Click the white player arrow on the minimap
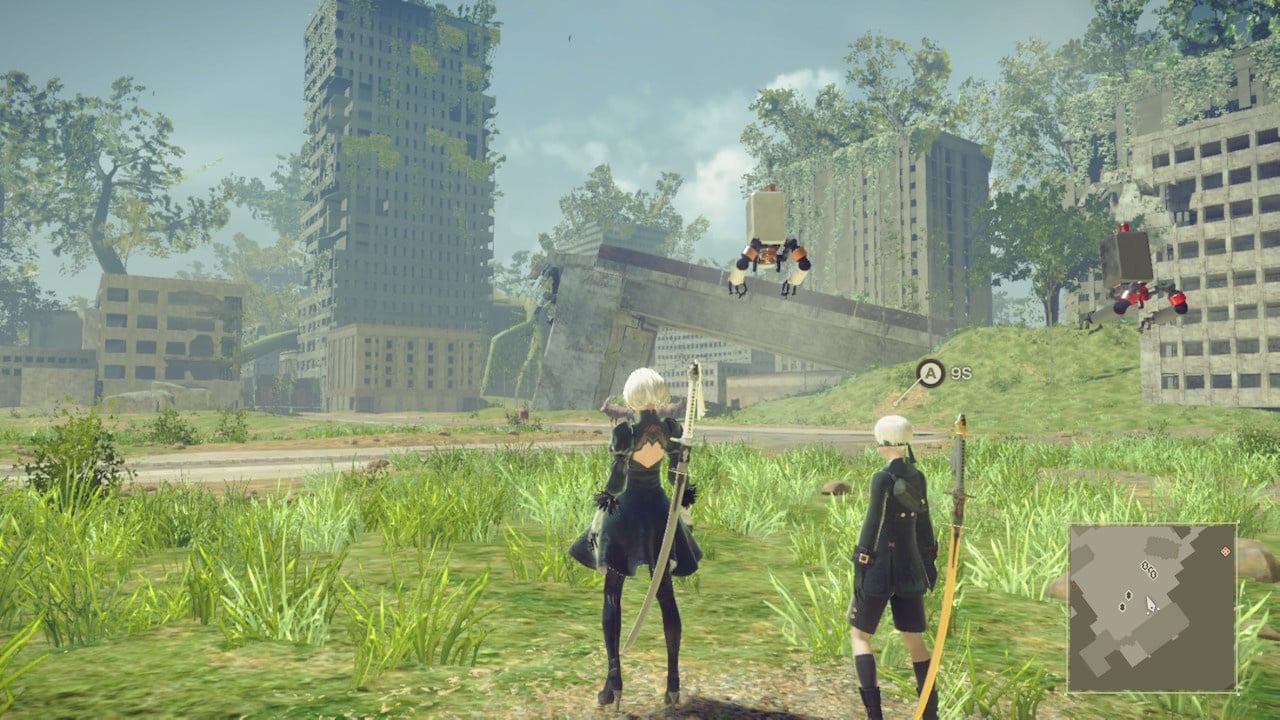1280x720 pixels. click(x=1151, y=603)
